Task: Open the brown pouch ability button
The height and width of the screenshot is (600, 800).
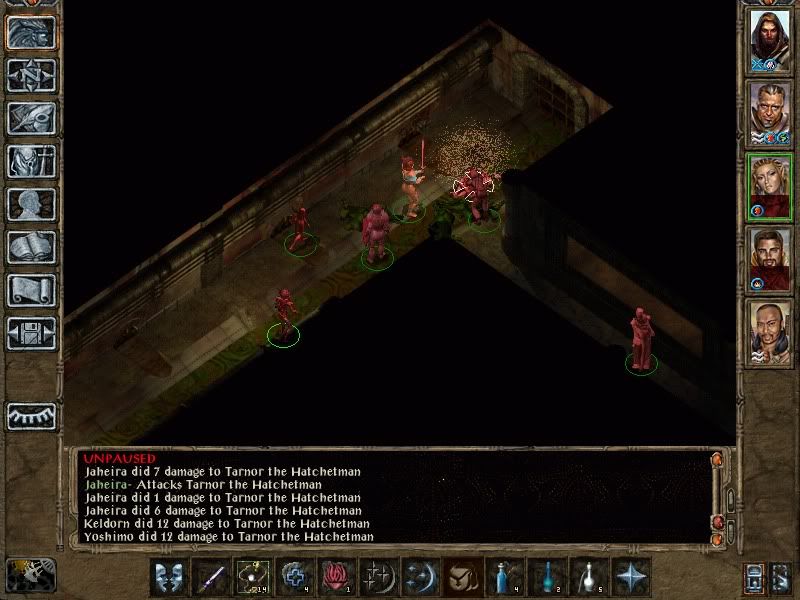Action: [464, 577]
